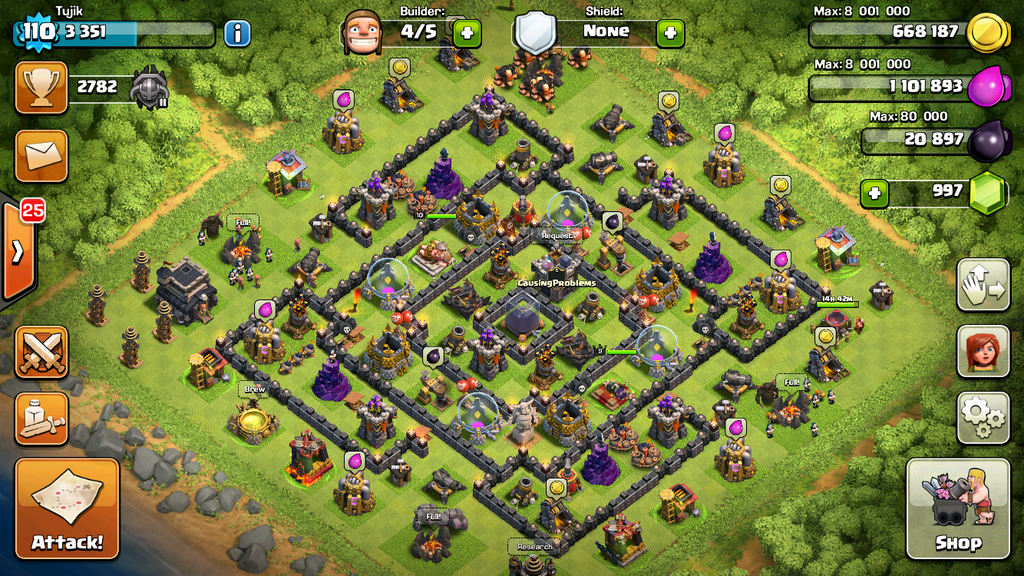Show player info with the blue i button
Image resolution: width=1024 pixels, height=576 pixels.
point(237,33)
